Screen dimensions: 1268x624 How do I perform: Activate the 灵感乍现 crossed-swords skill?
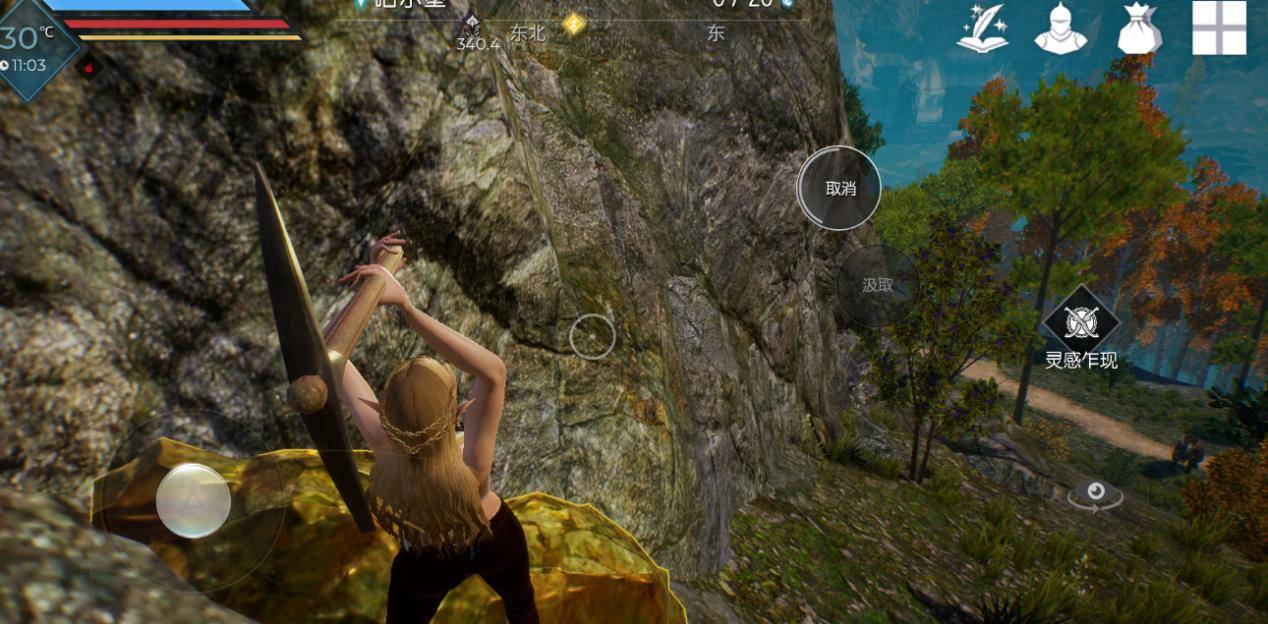tap(1080, 323)
